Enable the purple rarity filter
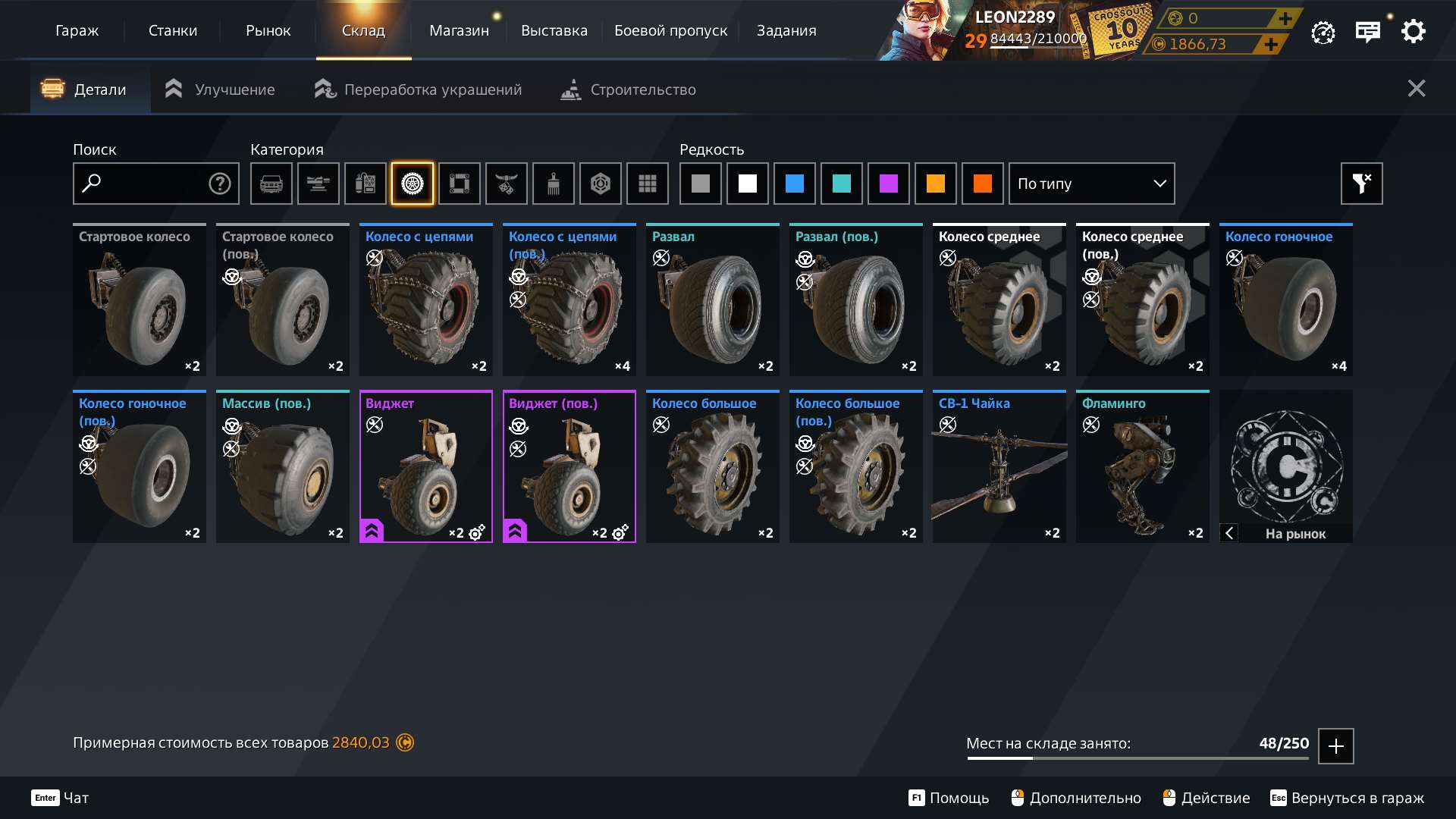This screenshot has height=819, width=1456. tap(889, 184)
